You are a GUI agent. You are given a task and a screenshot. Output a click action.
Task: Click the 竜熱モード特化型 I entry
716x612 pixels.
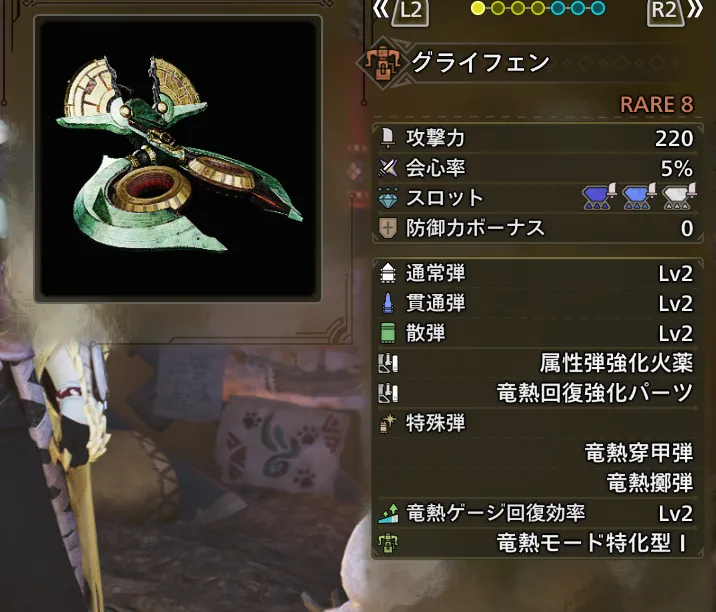[592, 544]
